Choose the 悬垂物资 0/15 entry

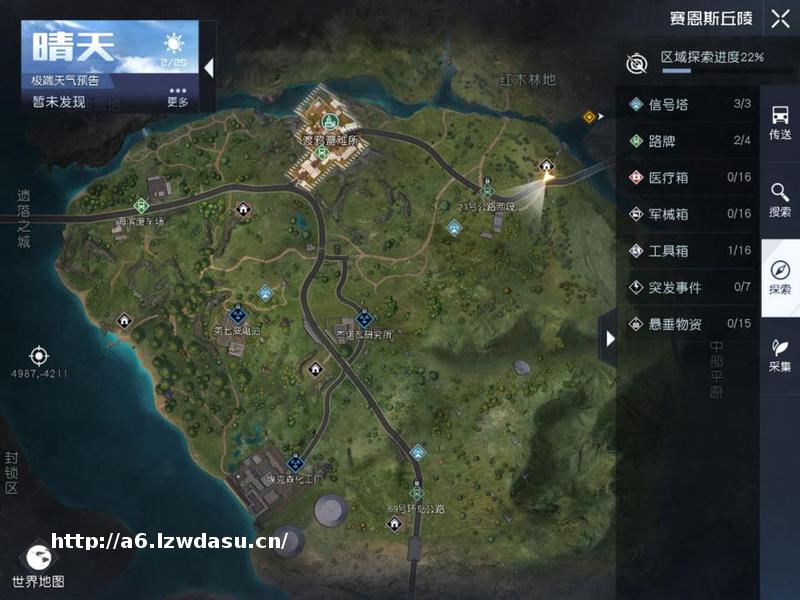coord(690,324)
